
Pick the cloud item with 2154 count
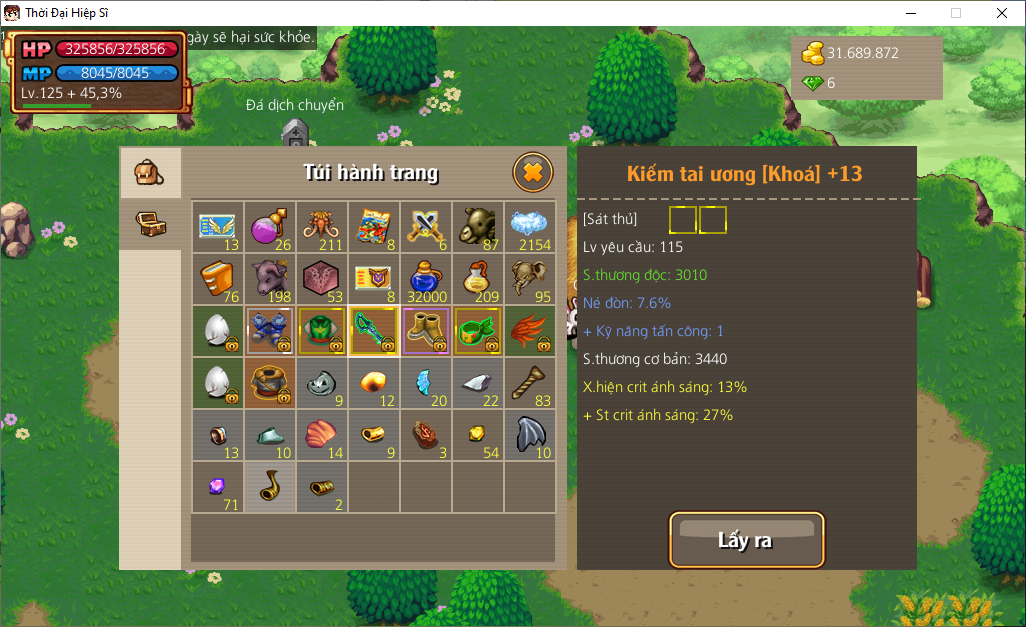point(530,227)
